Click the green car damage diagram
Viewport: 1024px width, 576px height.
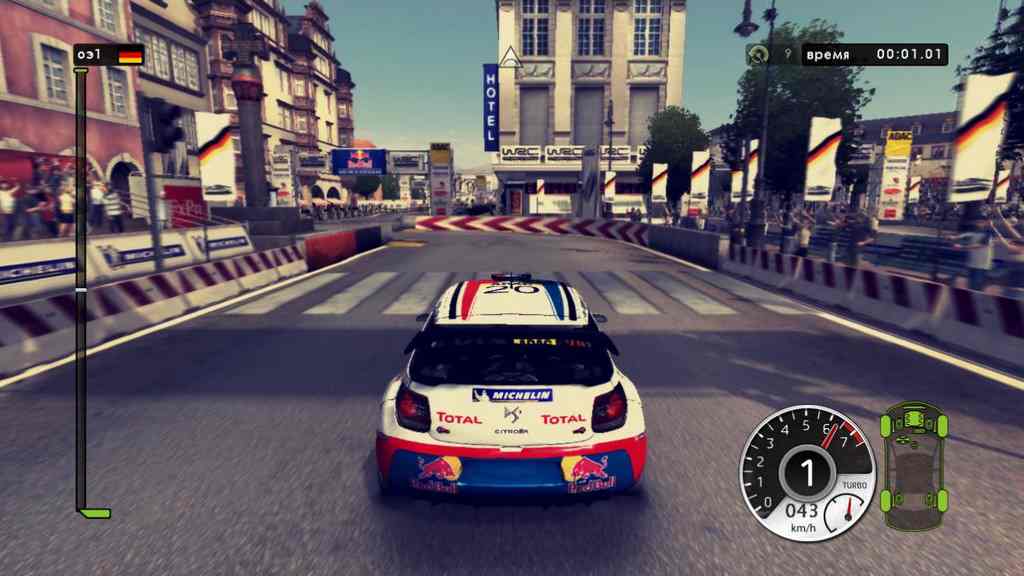click(x=913, y=466)
